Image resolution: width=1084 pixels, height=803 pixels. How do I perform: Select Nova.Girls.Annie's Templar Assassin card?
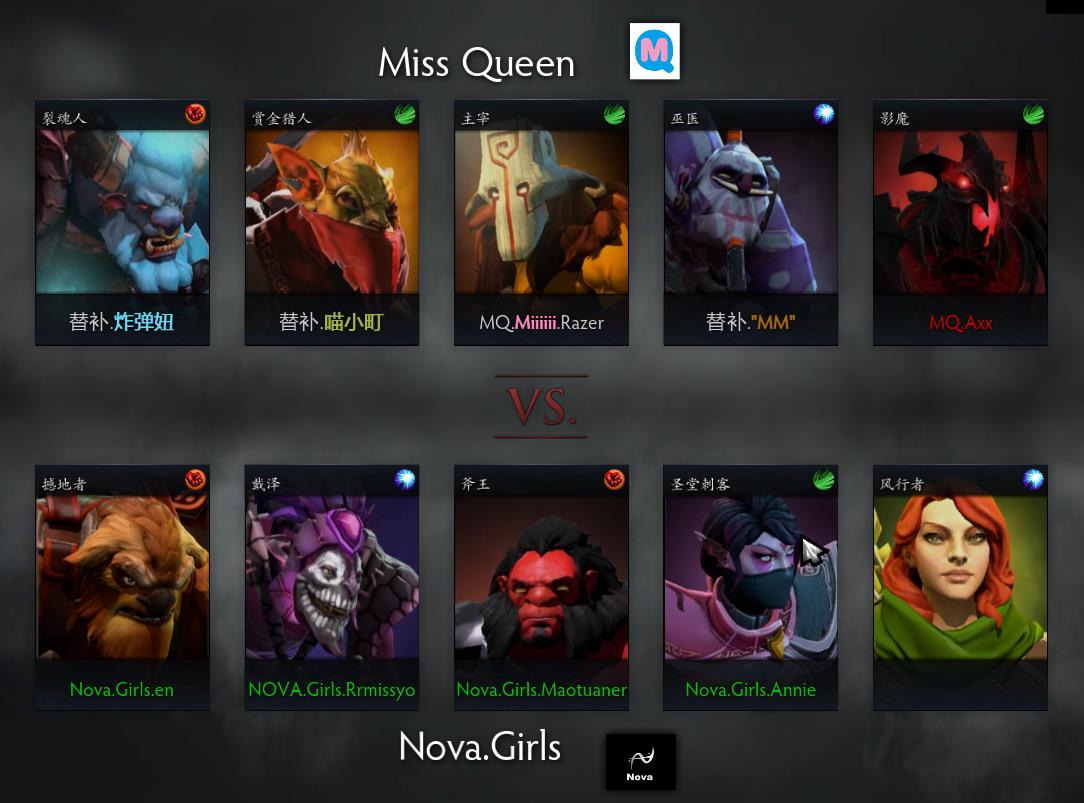point(751,587)
